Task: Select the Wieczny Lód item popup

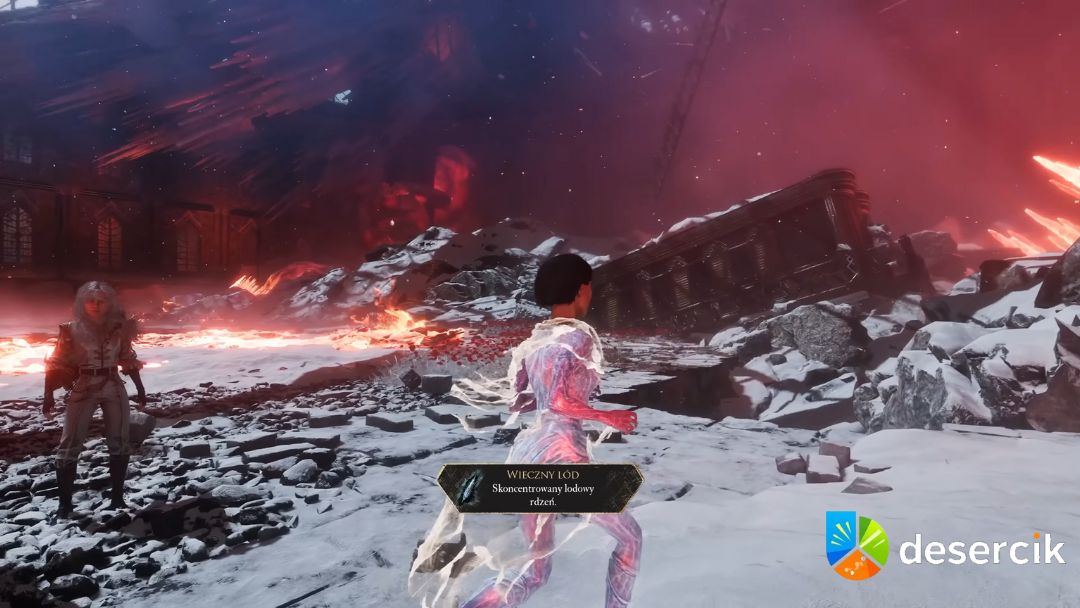Action: point(540,488)
